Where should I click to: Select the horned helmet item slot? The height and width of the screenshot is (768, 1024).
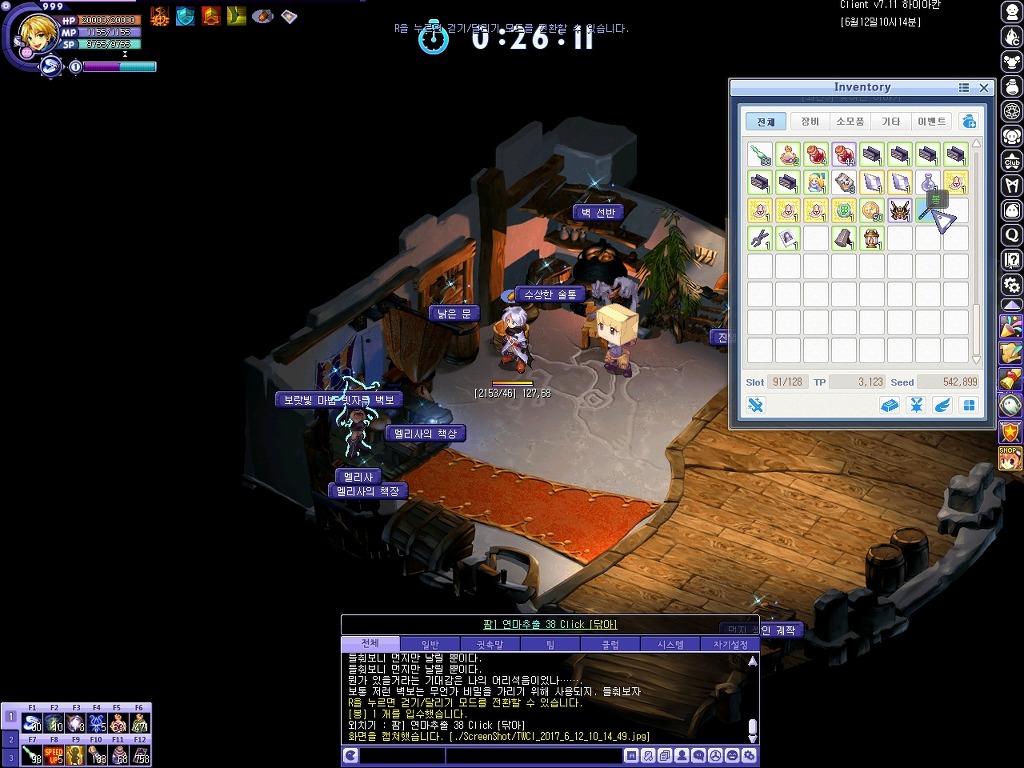[x=899, y=211]
